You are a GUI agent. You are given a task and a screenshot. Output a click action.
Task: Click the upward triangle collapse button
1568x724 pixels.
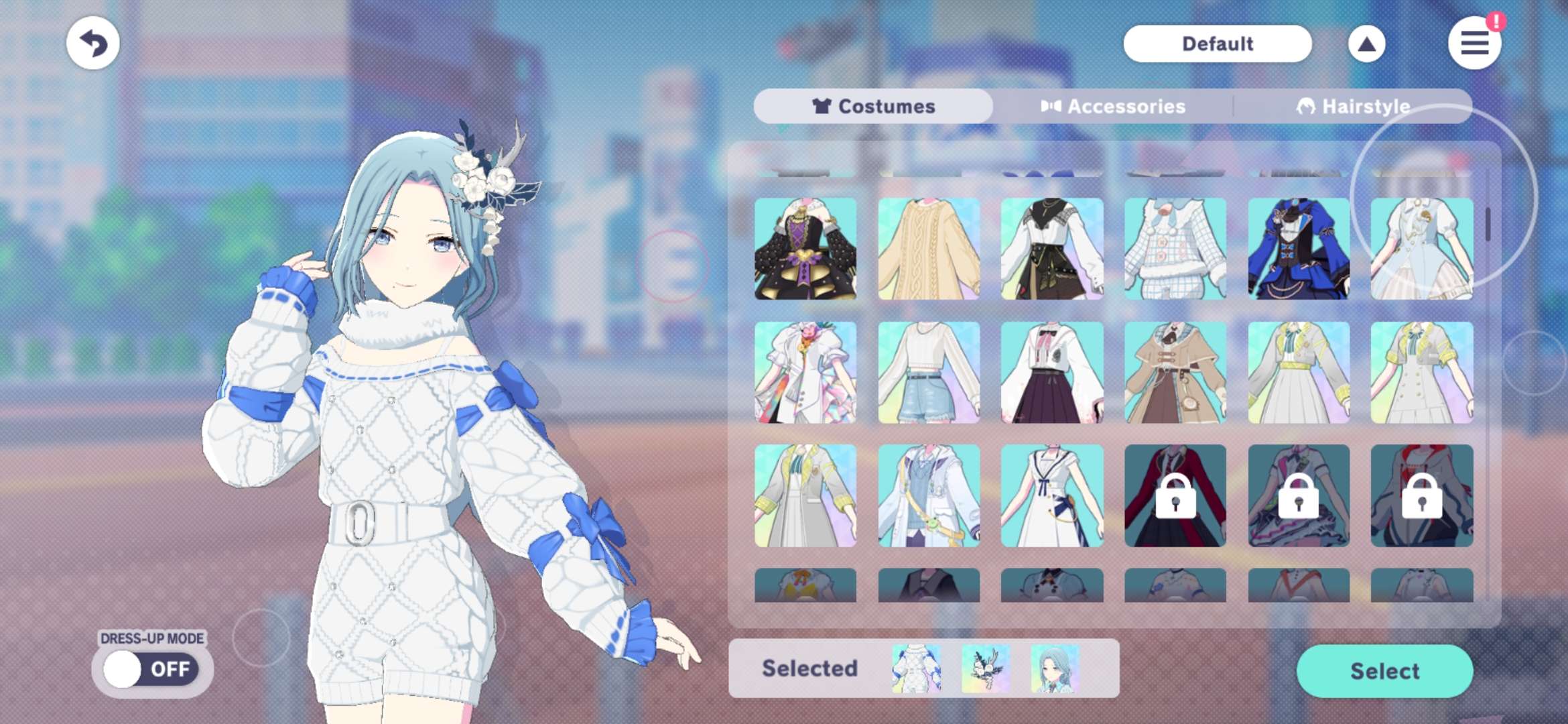(x=1366, y=44)
